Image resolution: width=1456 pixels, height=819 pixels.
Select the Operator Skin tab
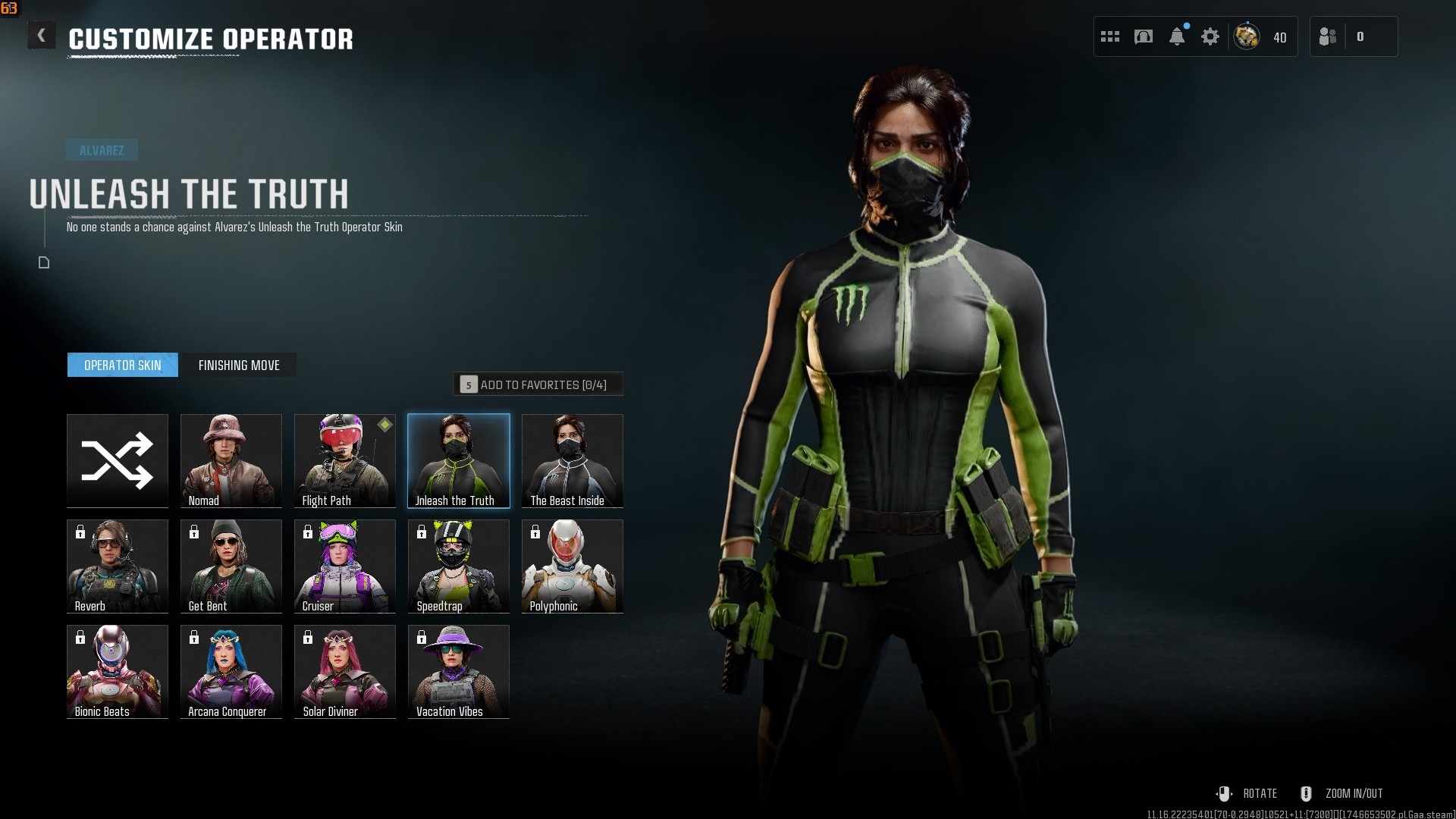[123, 365]
